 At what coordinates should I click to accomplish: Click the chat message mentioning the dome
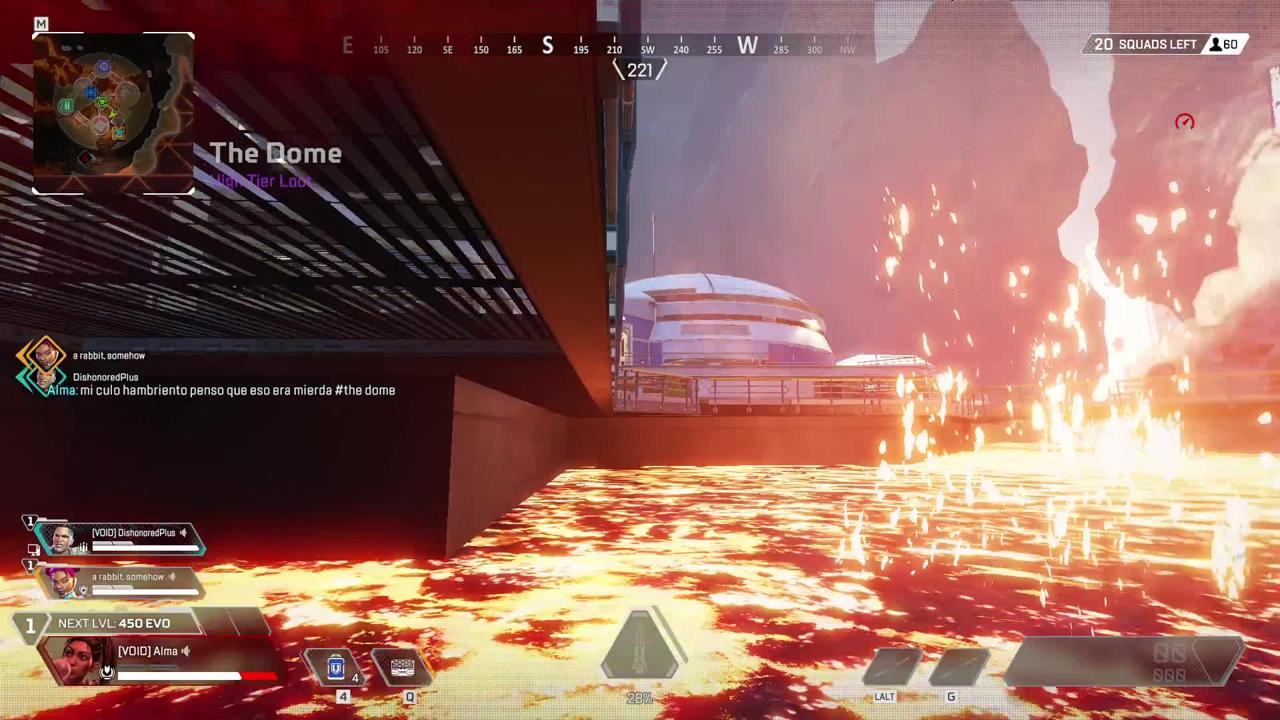click(x=222, y=390)
